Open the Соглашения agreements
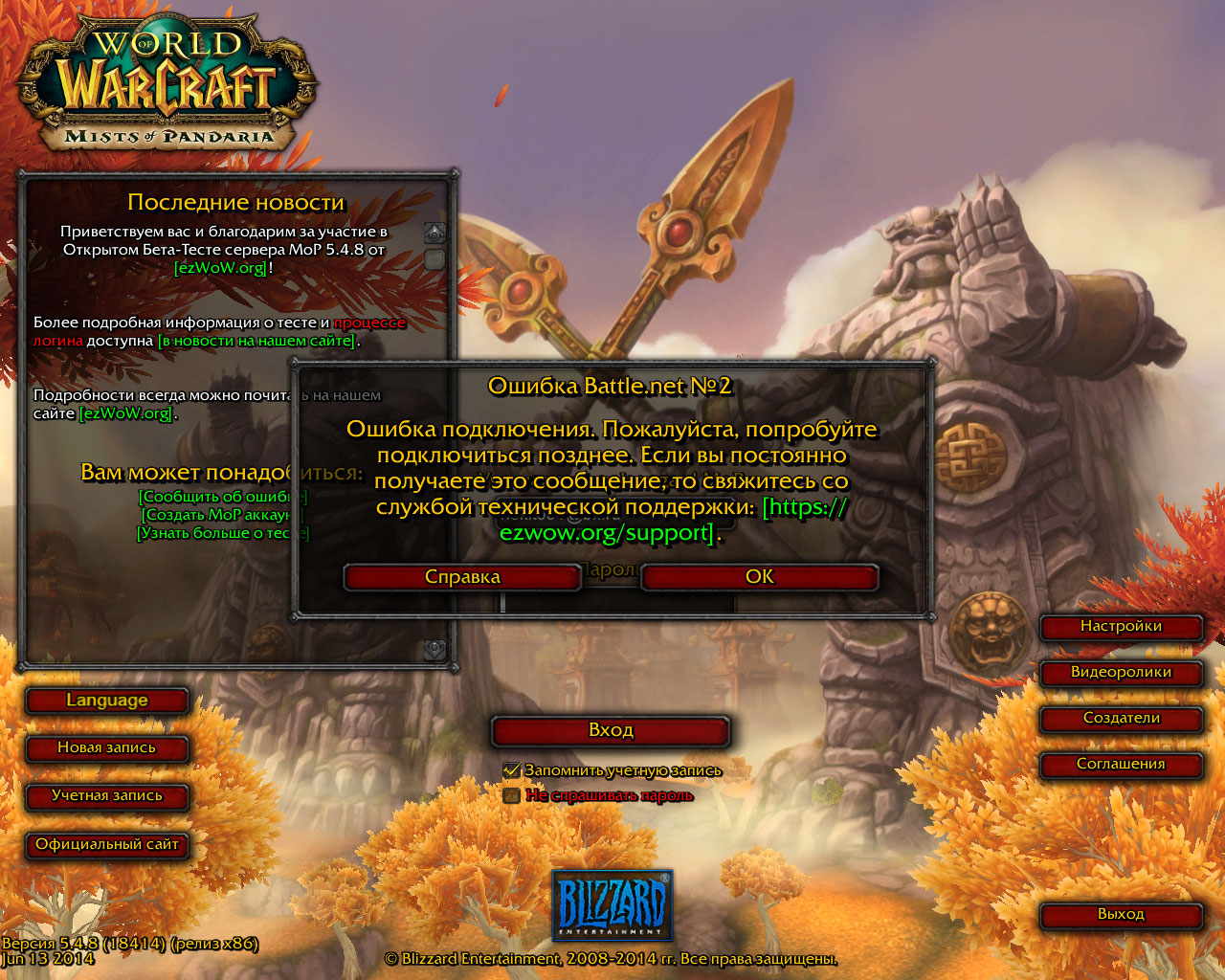The height and width of the screenshot is (980, 1225). (x=1121, y=765)
